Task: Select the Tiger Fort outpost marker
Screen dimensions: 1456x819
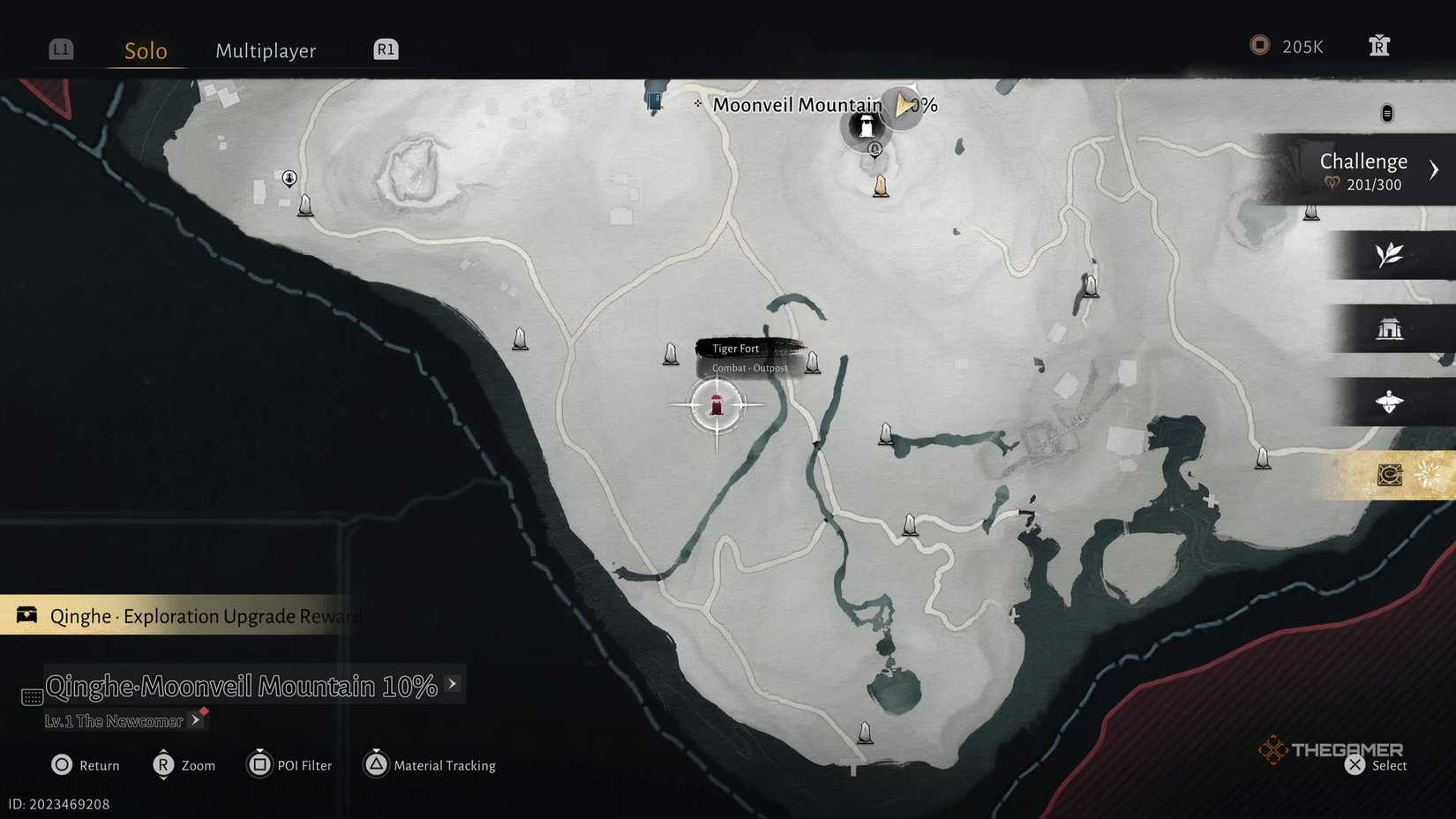Action: [717, 405]
